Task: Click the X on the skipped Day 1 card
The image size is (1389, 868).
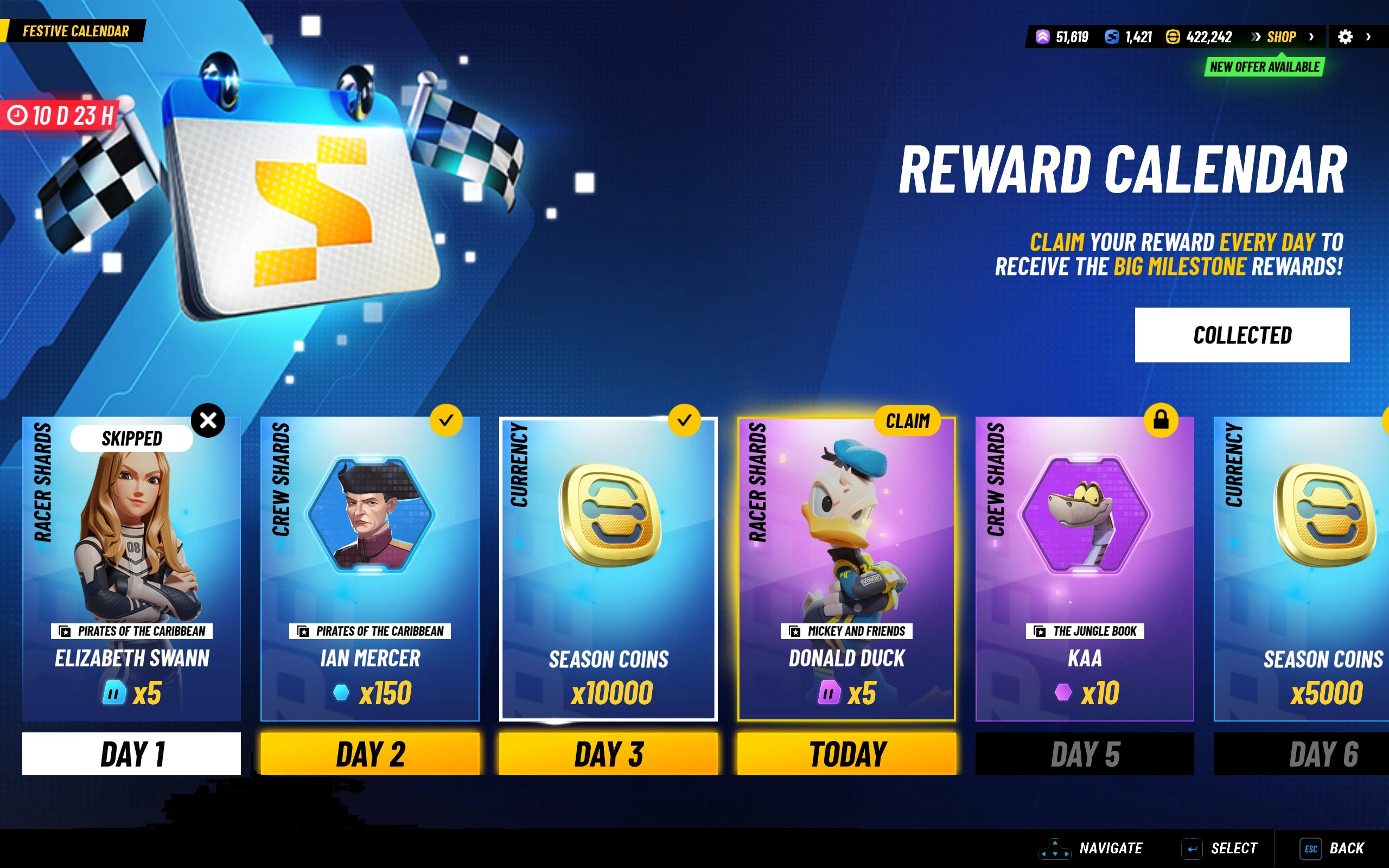Action: (209, 420)
